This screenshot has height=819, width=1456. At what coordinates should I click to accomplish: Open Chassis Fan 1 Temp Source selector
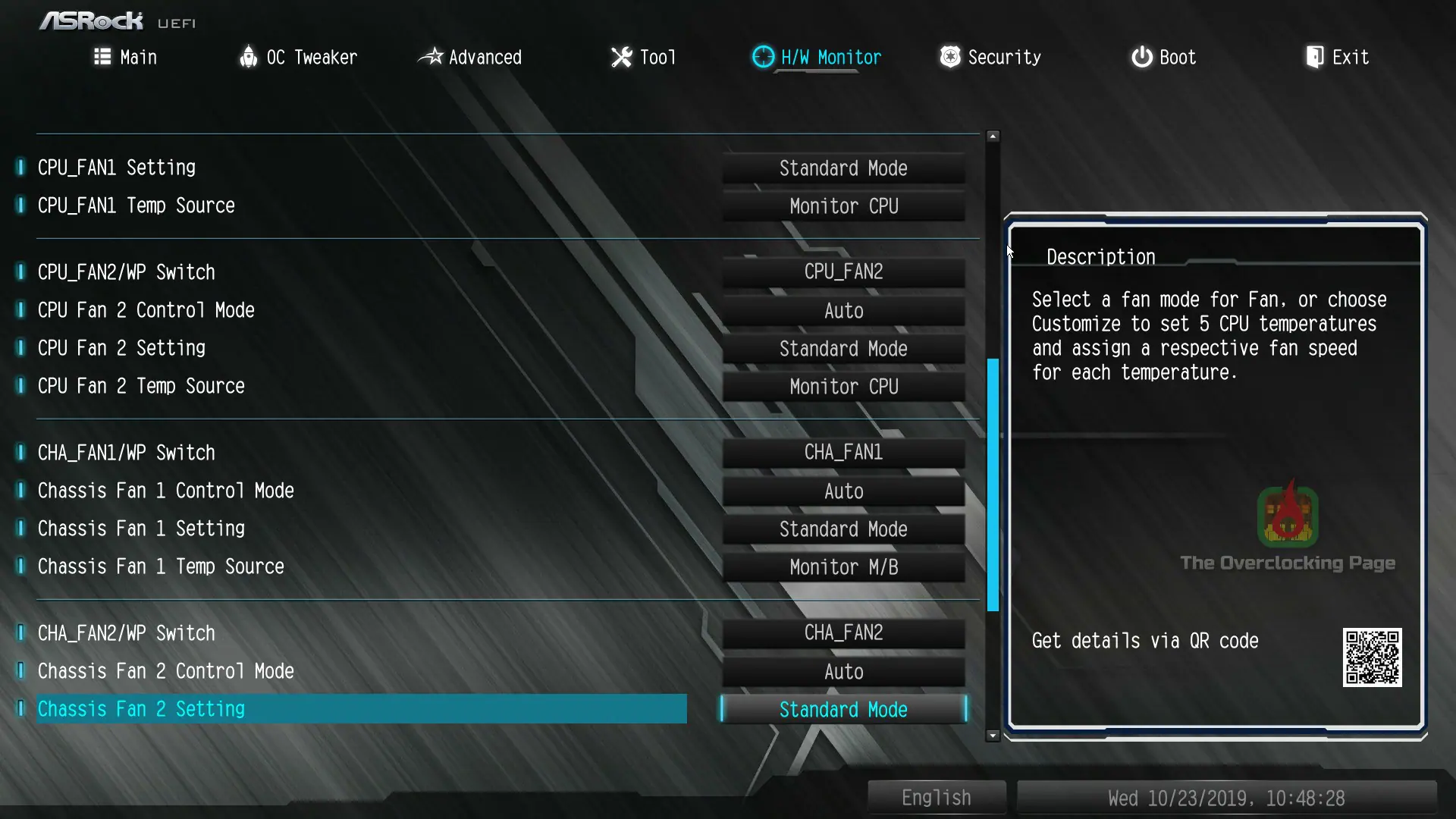(x=843, y=566)
